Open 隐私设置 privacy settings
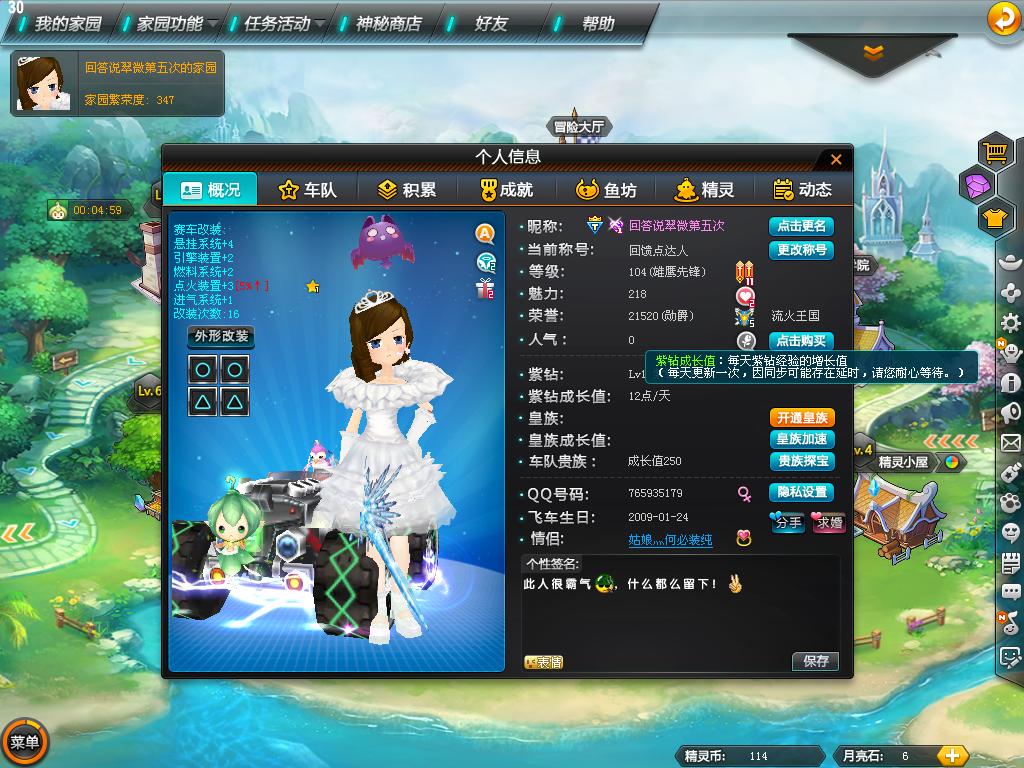 [800, 493]
